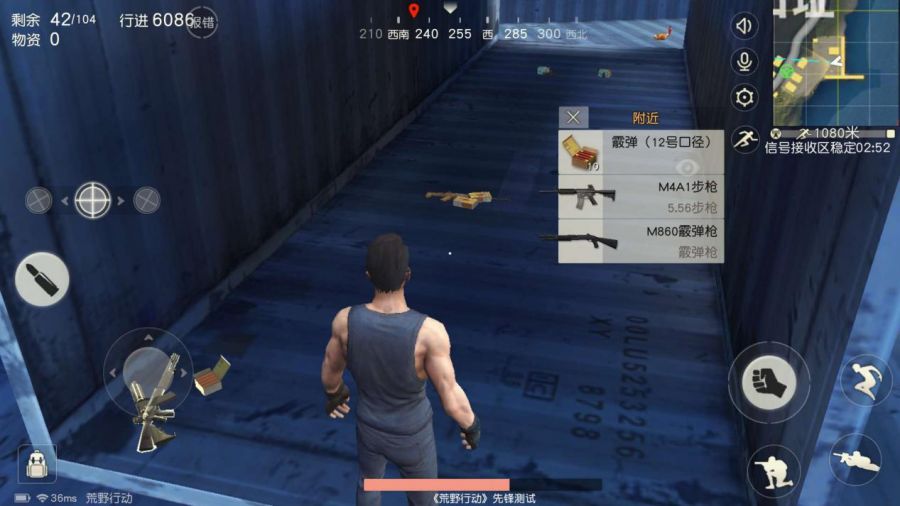This screenshot has height=506, width=900.
Task: Switch to crouch stance
Action: pos(773,470)
